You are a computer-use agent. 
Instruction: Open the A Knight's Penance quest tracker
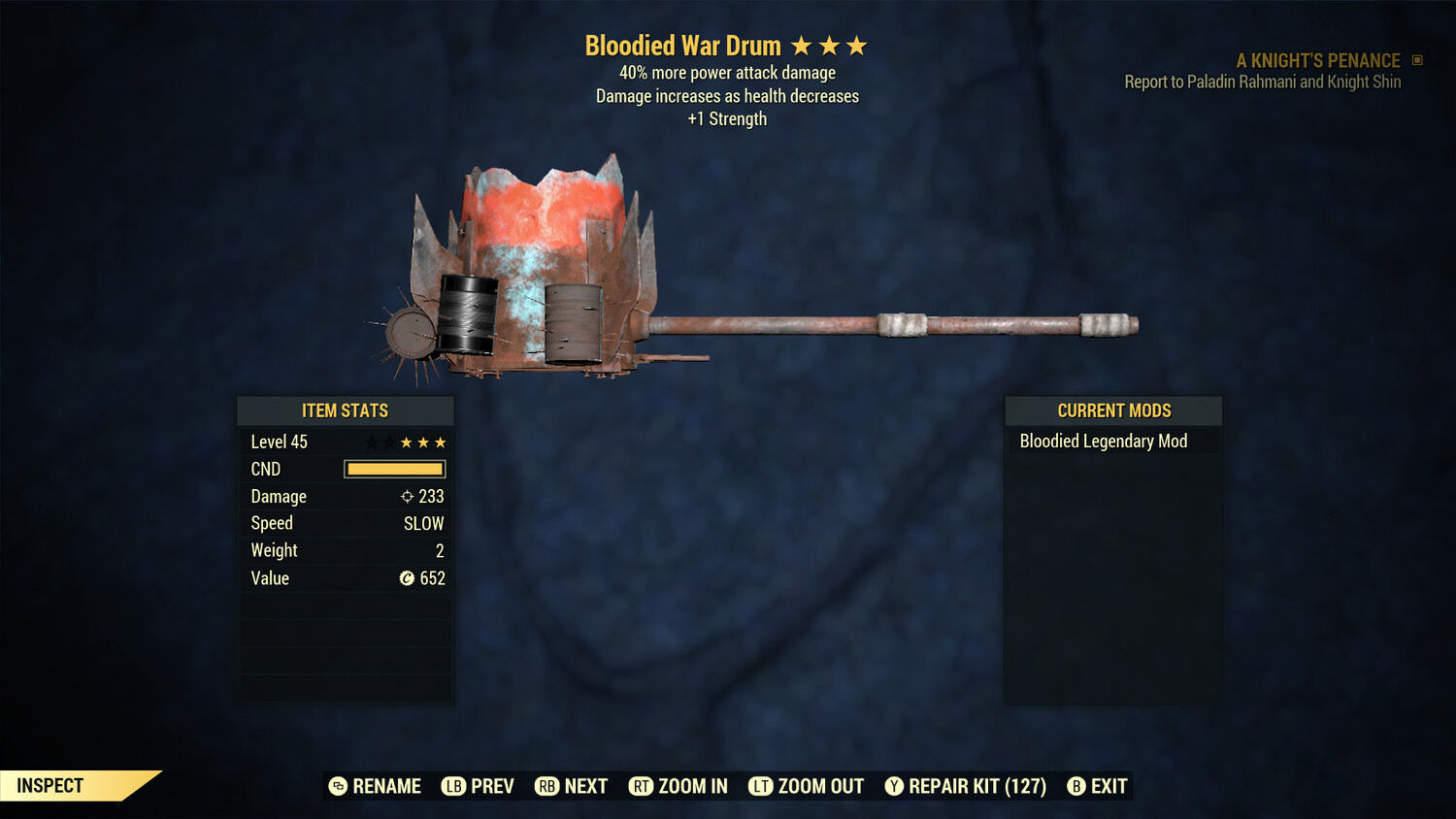pos(1318,61)
